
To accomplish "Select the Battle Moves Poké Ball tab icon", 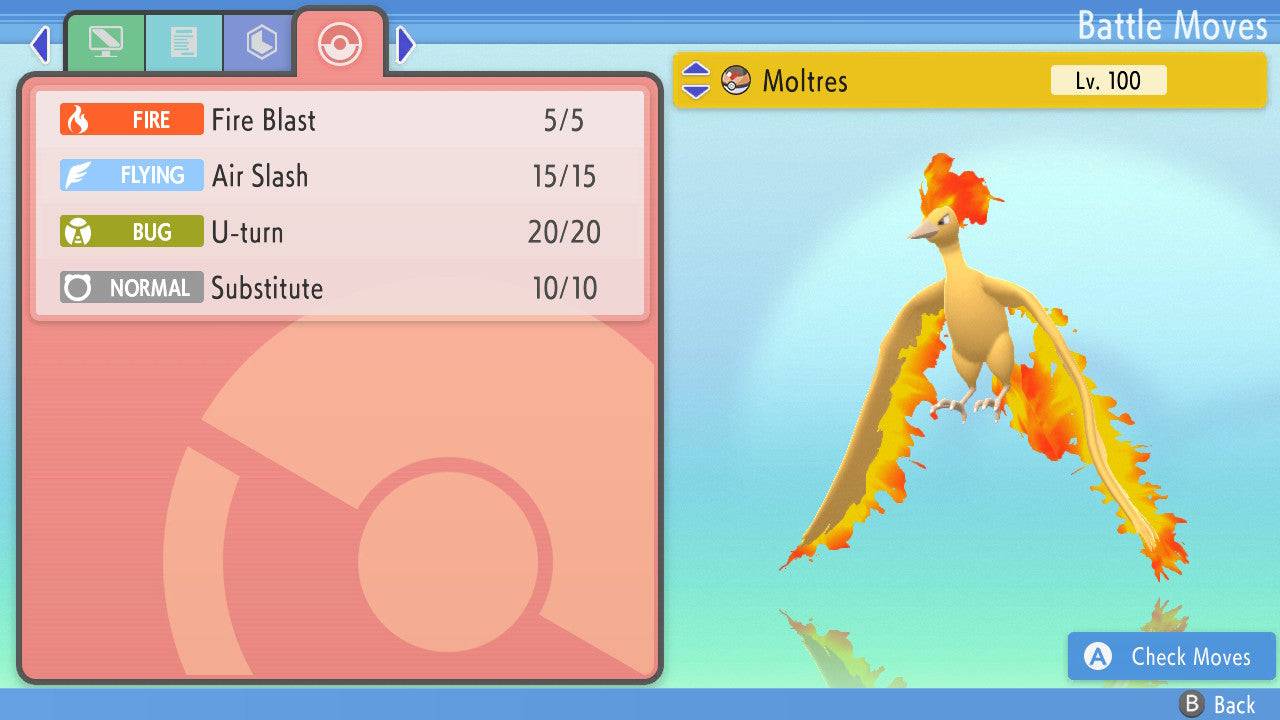I will [339, 43].
